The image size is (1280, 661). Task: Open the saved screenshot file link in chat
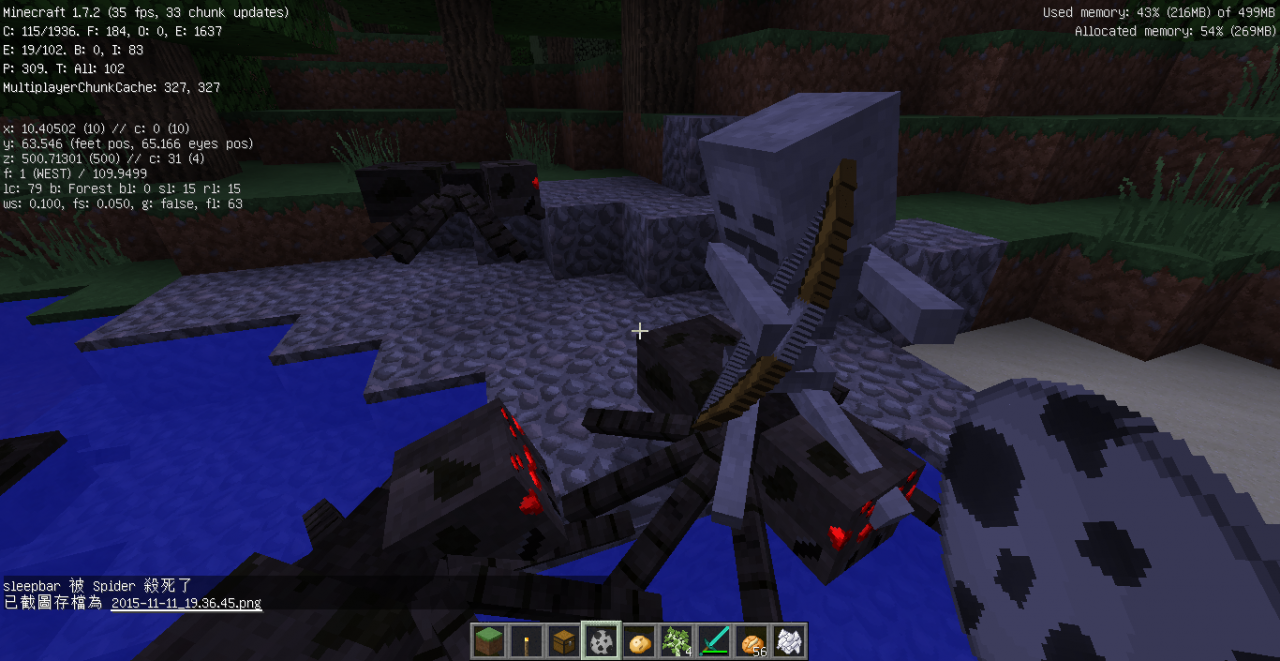pyautogui.click(x=186, y=604)
